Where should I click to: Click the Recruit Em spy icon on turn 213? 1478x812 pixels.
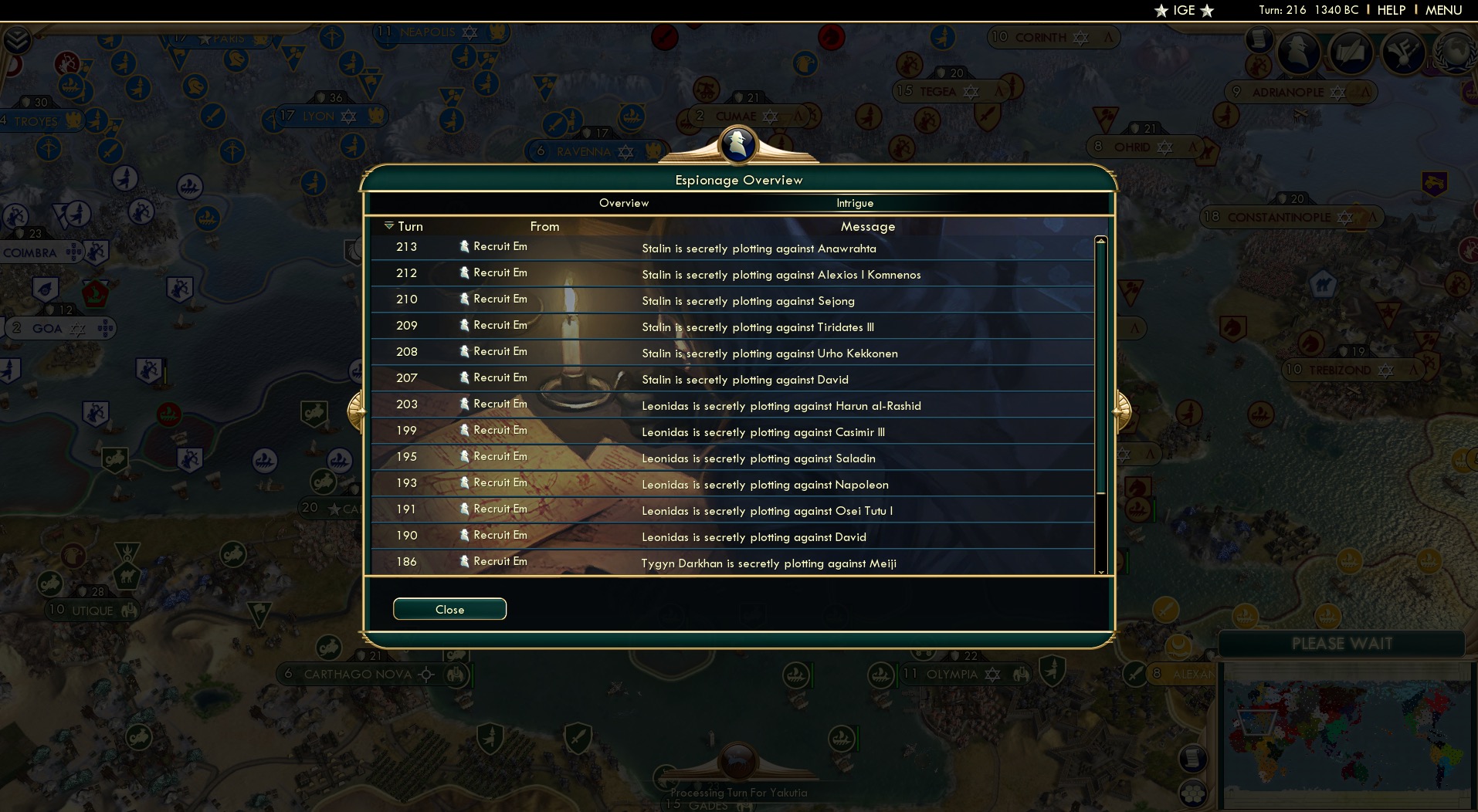pyautogui.click(x=463, y=246)
